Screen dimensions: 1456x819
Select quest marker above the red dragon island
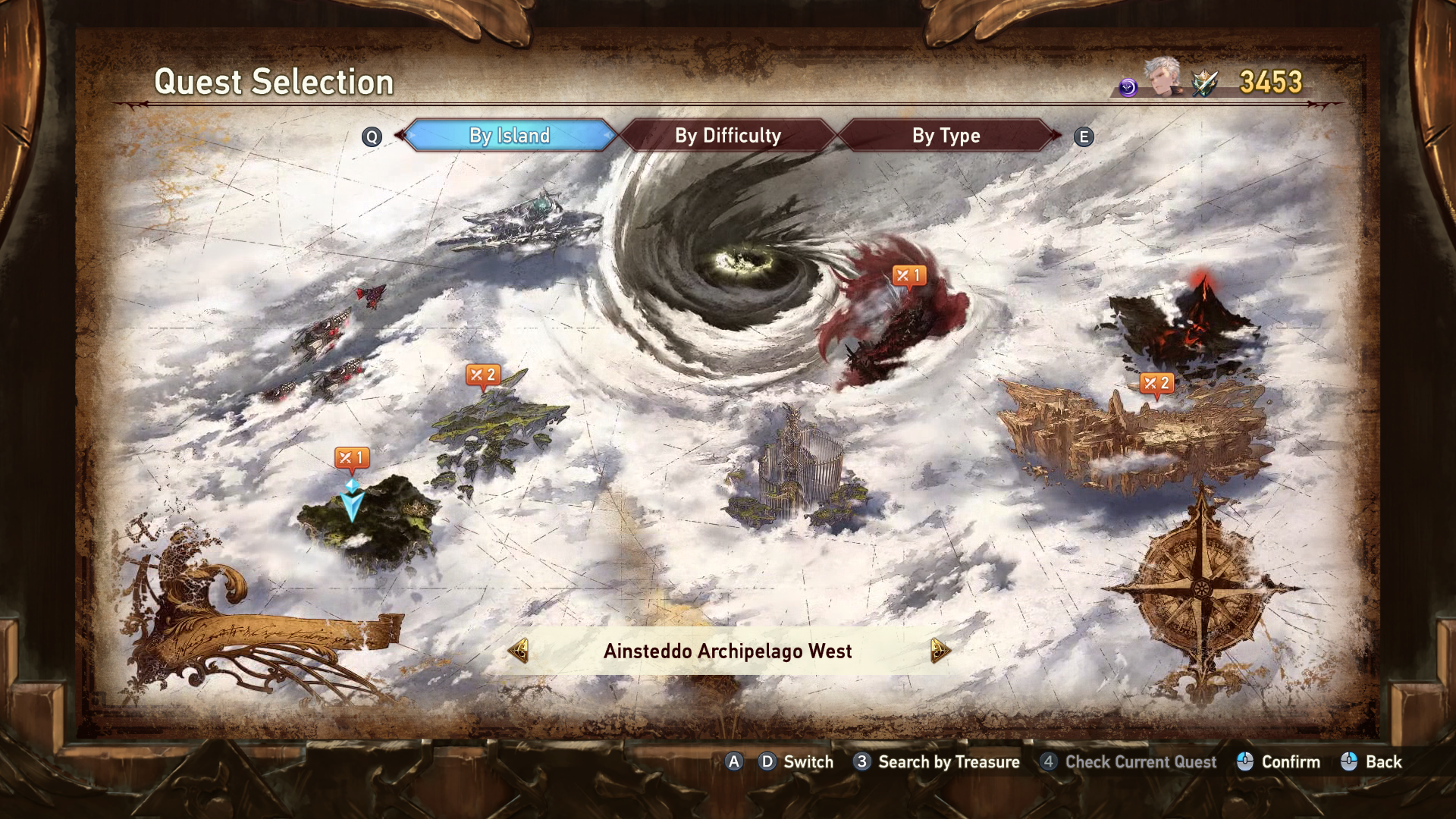908,276
